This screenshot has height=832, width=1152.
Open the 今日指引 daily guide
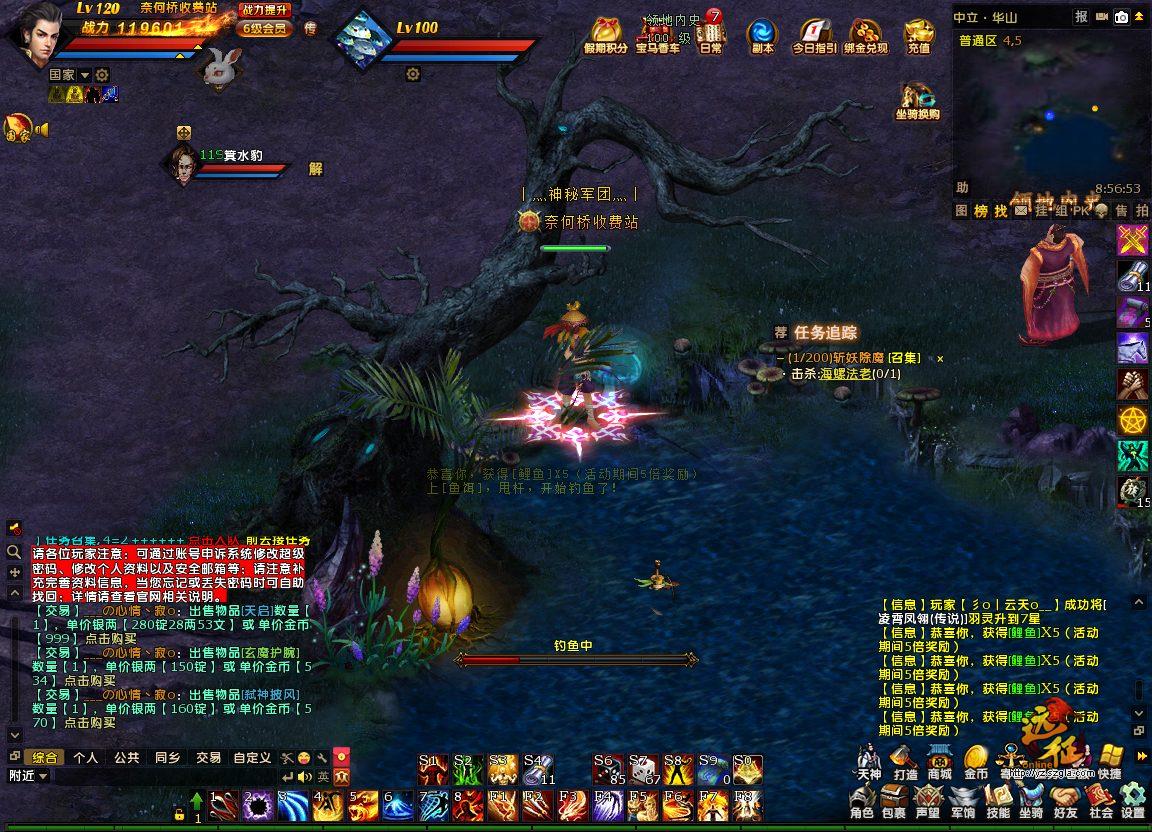(x=815, y=36)
